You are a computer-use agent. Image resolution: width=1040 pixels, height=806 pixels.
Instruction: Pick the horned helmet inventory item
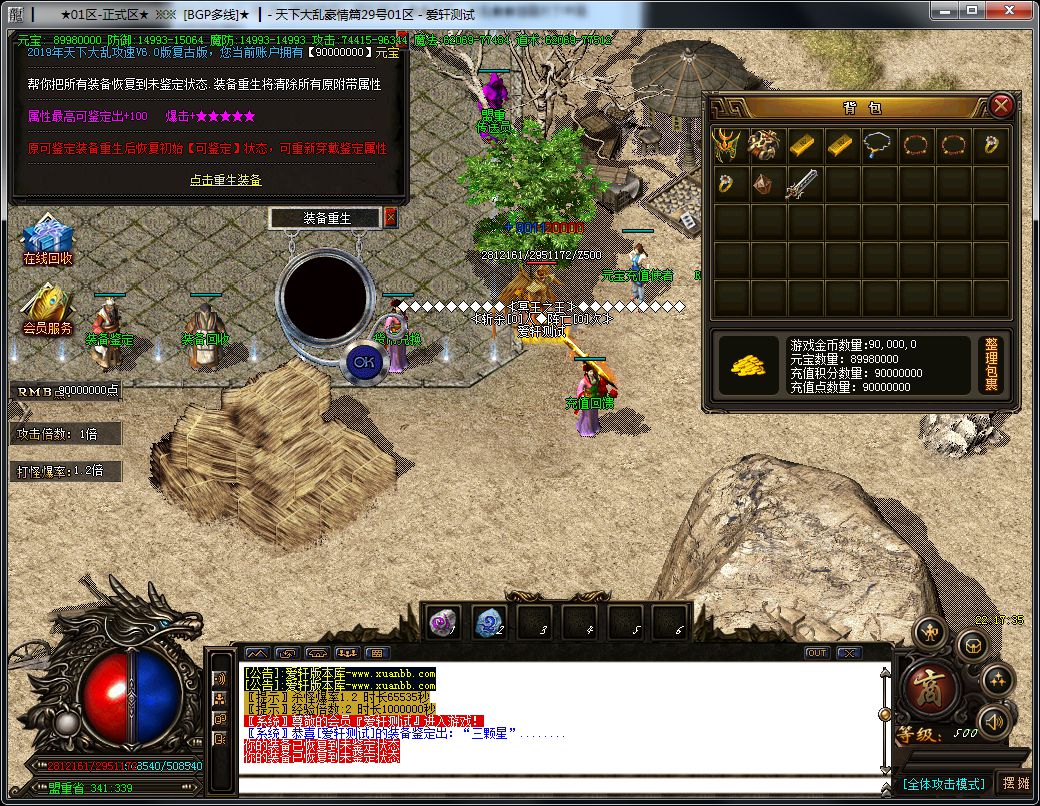[728, 145]
